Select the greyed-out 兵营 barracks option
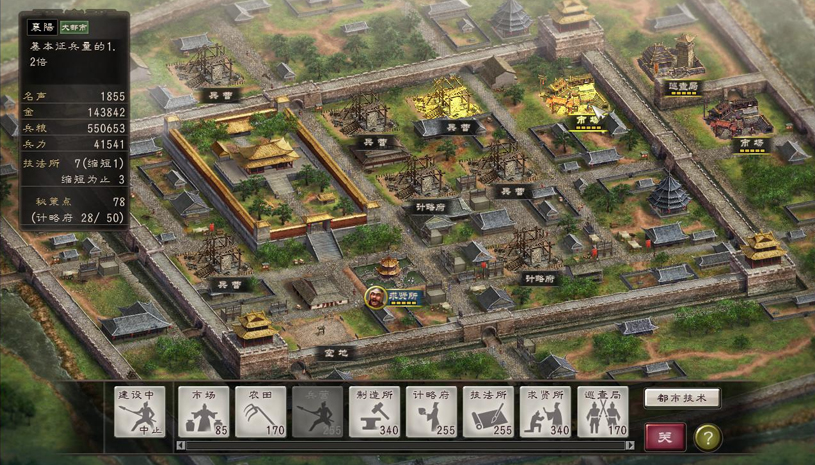Image resolution: width=815 pixels, height=465 pixels. pos(317,412)
